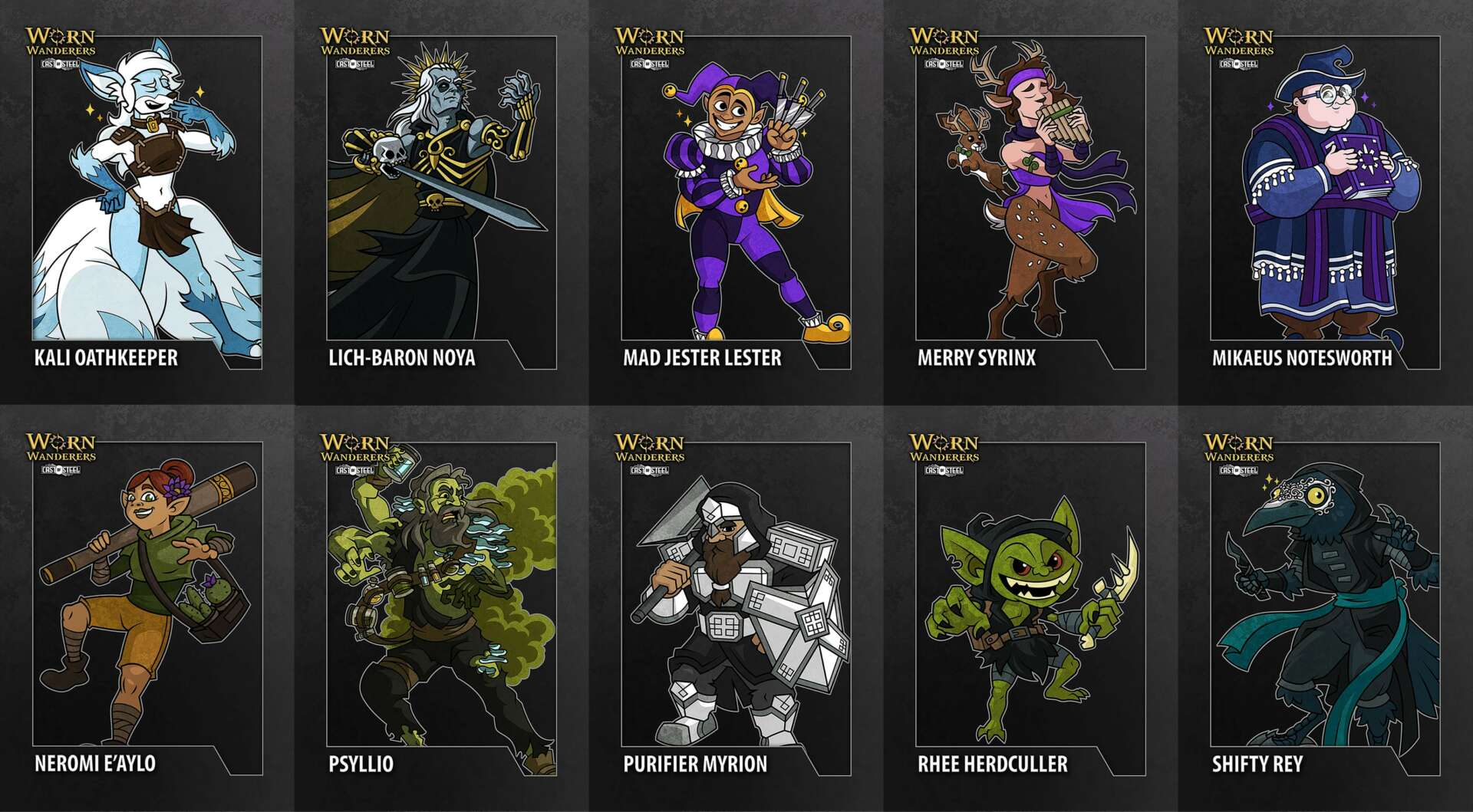Pick the Shifty Rey card
Image resolution: width=1473 pixels, height=812 pixels.
point(1325,607)
